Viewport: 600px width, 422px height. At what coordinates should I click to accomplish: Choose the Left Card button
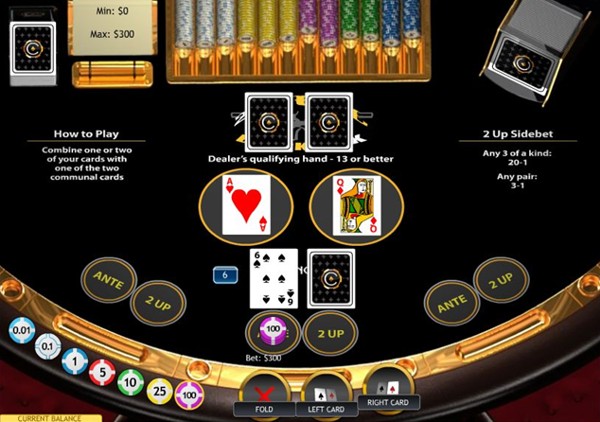coord(327,397)
